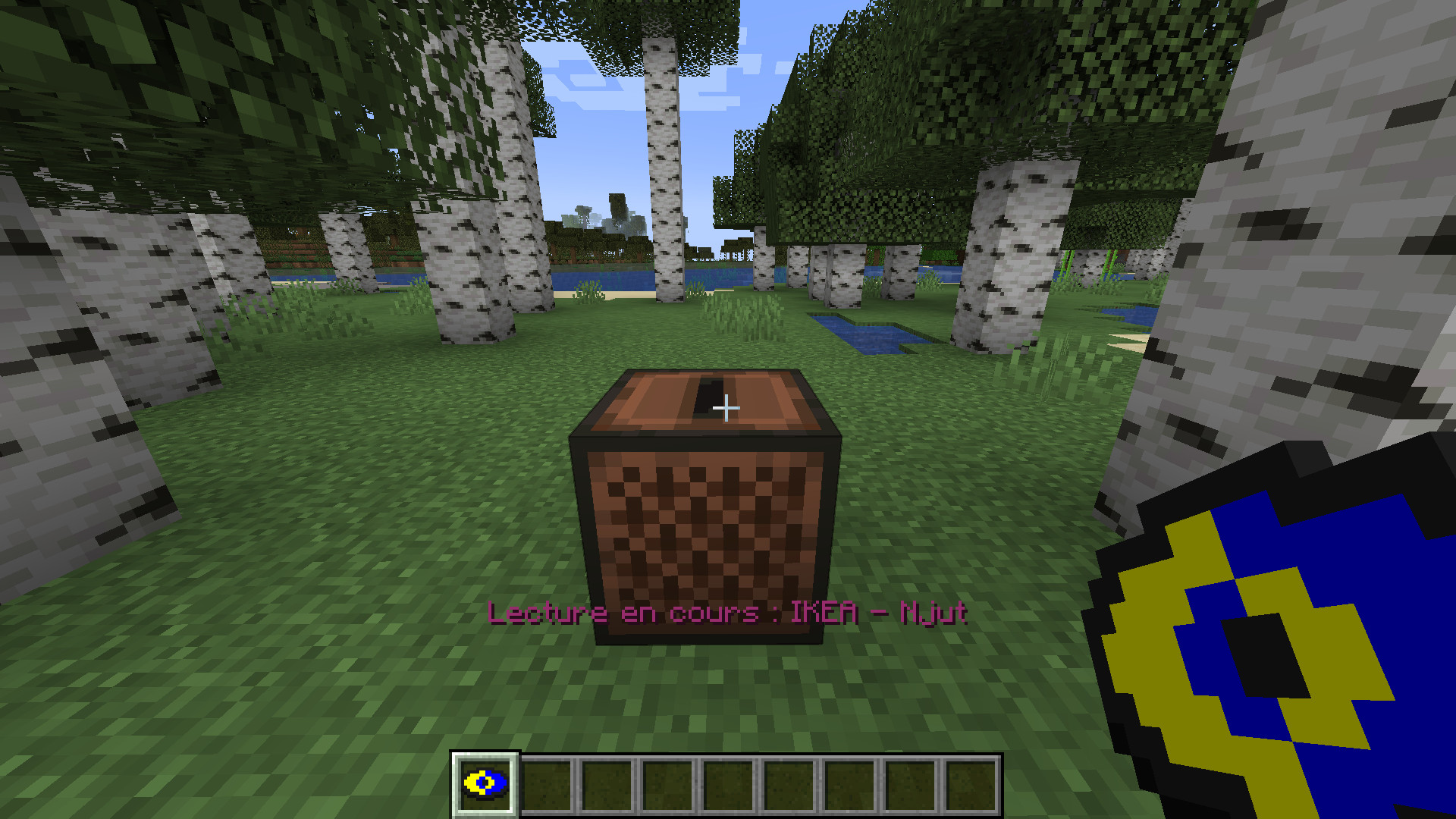Click the 'IKEA - Njut' song title text
Screen dimensions: 1456x819
tap(880, 613)
